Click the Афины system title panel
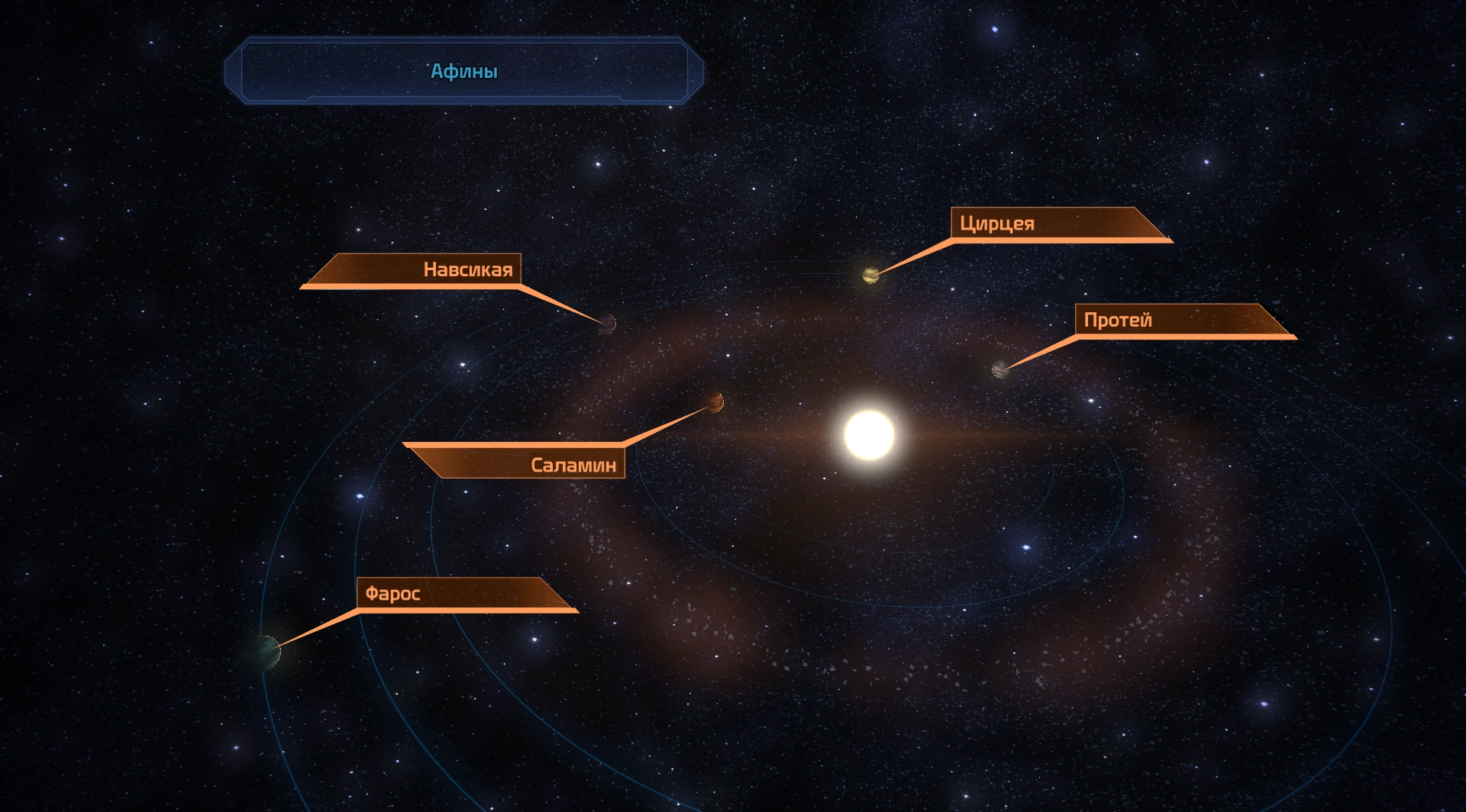The width and height of the screenshot is (1466, 812). coord(463,71)
